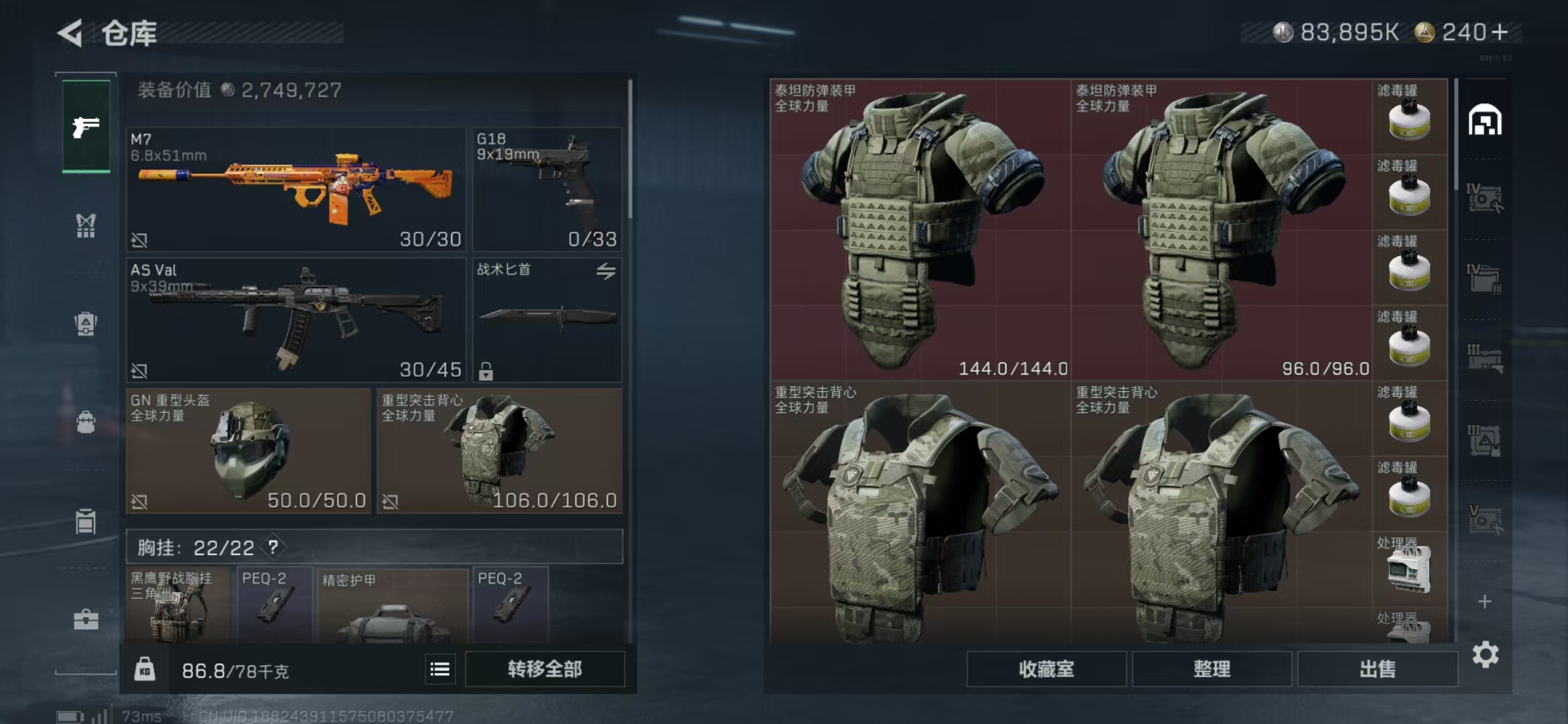The height and width of the screenshot is (724, 1568).
Task: Go back from the 仓库 screen
Action: (70, 33)
